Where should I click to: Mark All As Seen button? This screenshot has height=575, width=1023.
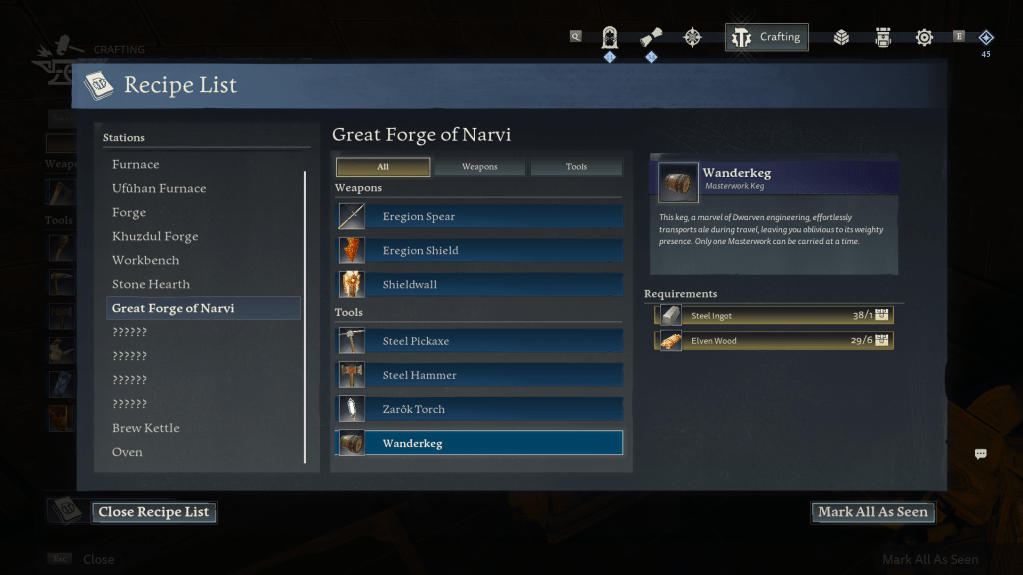[x=872, y=512]
